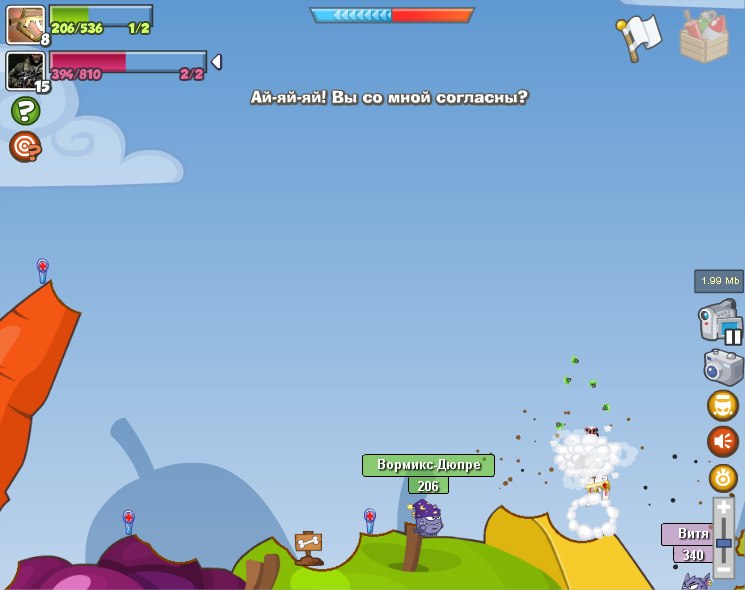This screenshot has height=590, width=745.
Task: Open help with the green question mark
Action: click(x=25, y=111)
